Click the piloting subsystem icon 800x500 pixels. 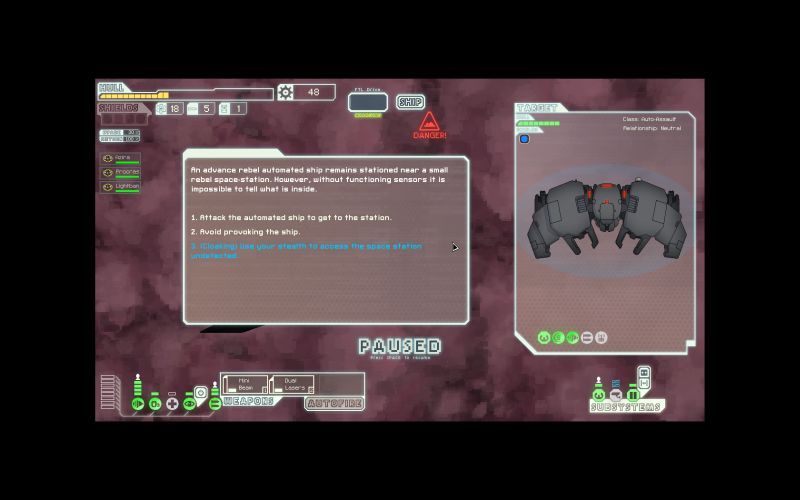599,395
